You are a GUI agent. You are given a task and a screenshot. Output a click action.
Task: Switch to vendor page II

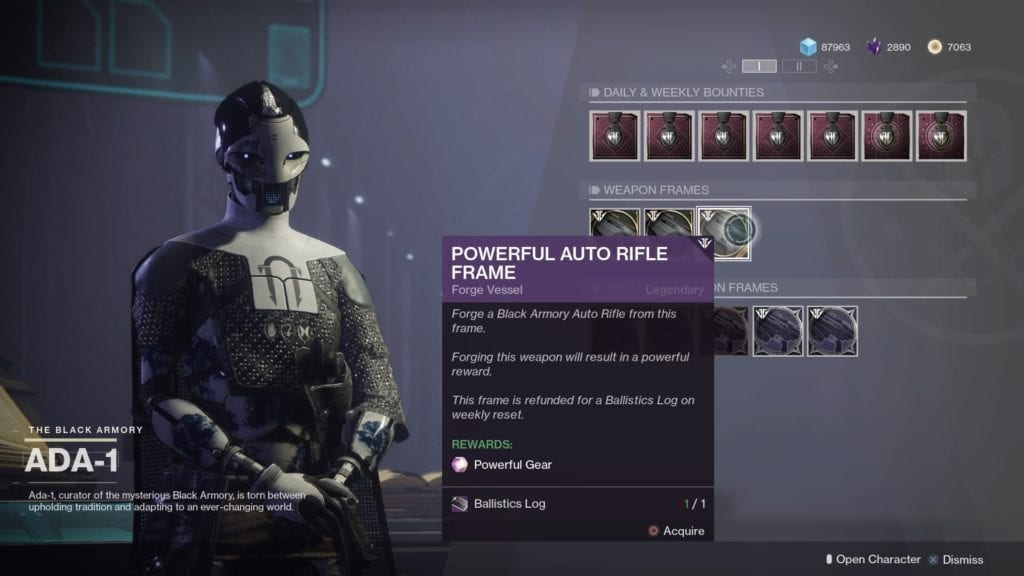coord(798,66)
